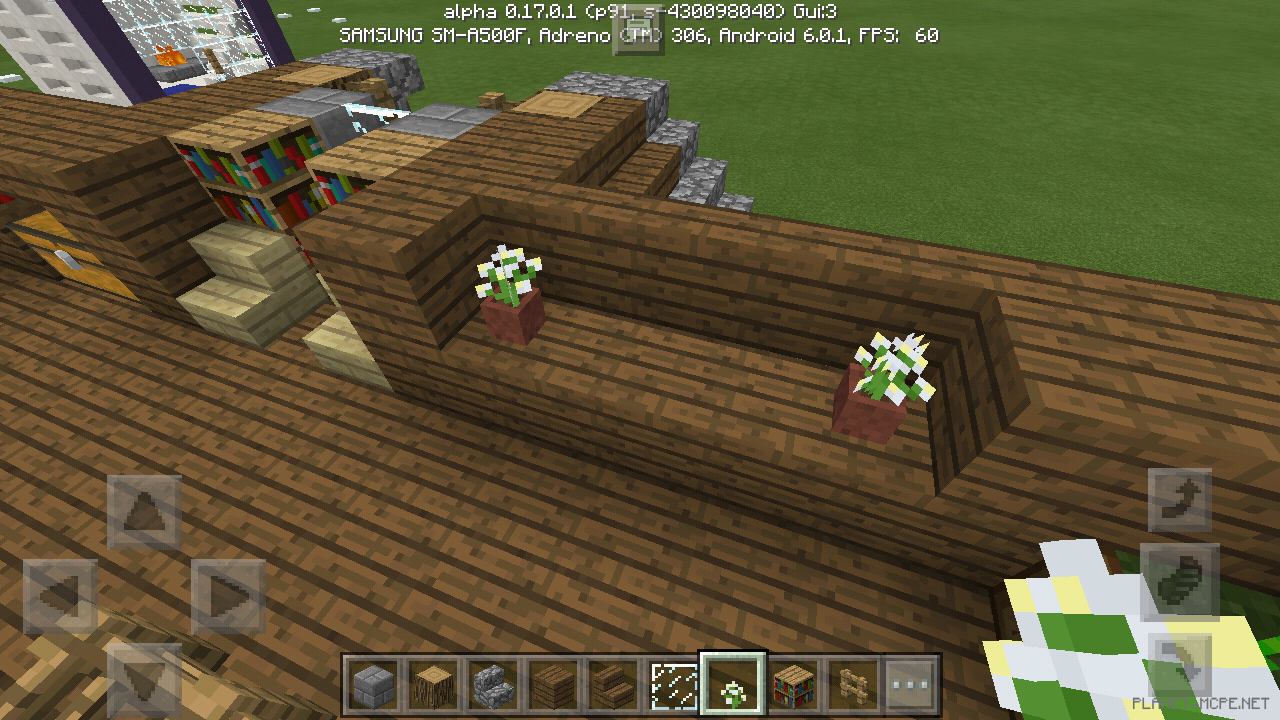Tap the D-pad left arrow
Viewport: 1280px width, 720px height.
tap(60, 597)
